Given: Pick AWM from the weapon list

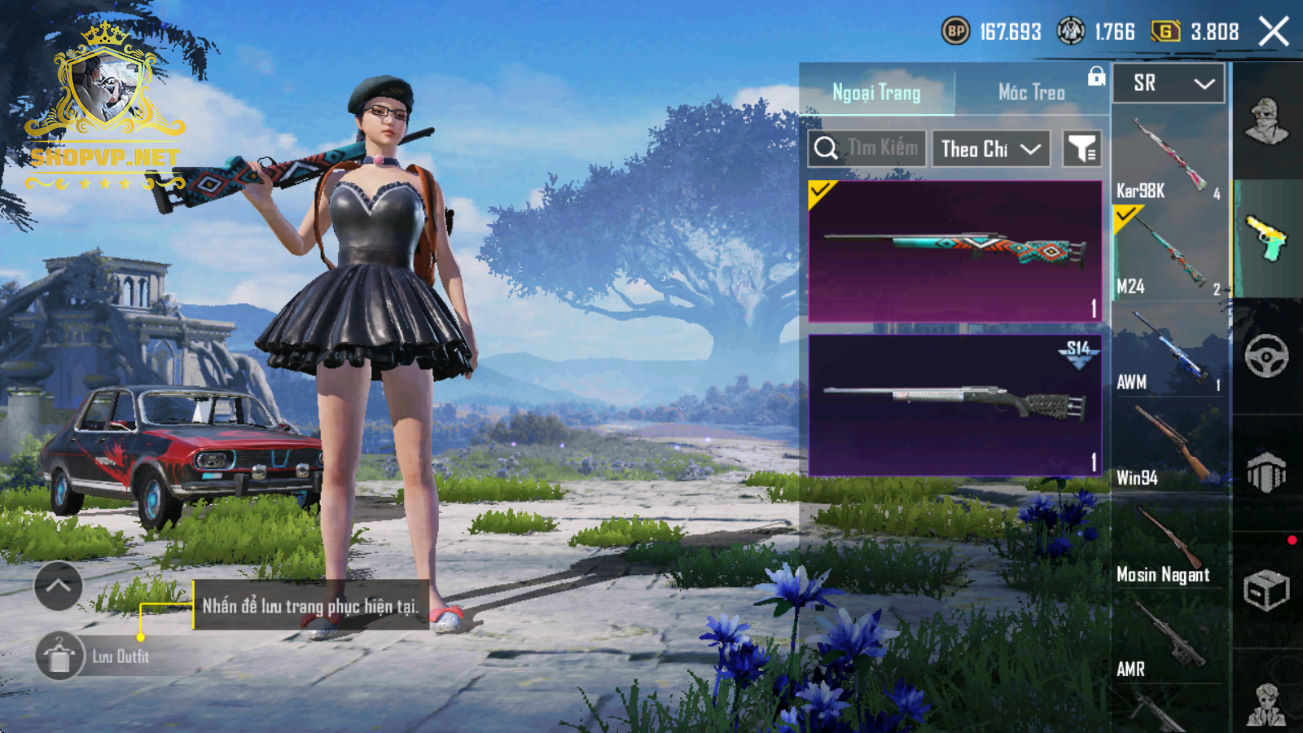Looking at the screenshot, I should point(1168,349).
